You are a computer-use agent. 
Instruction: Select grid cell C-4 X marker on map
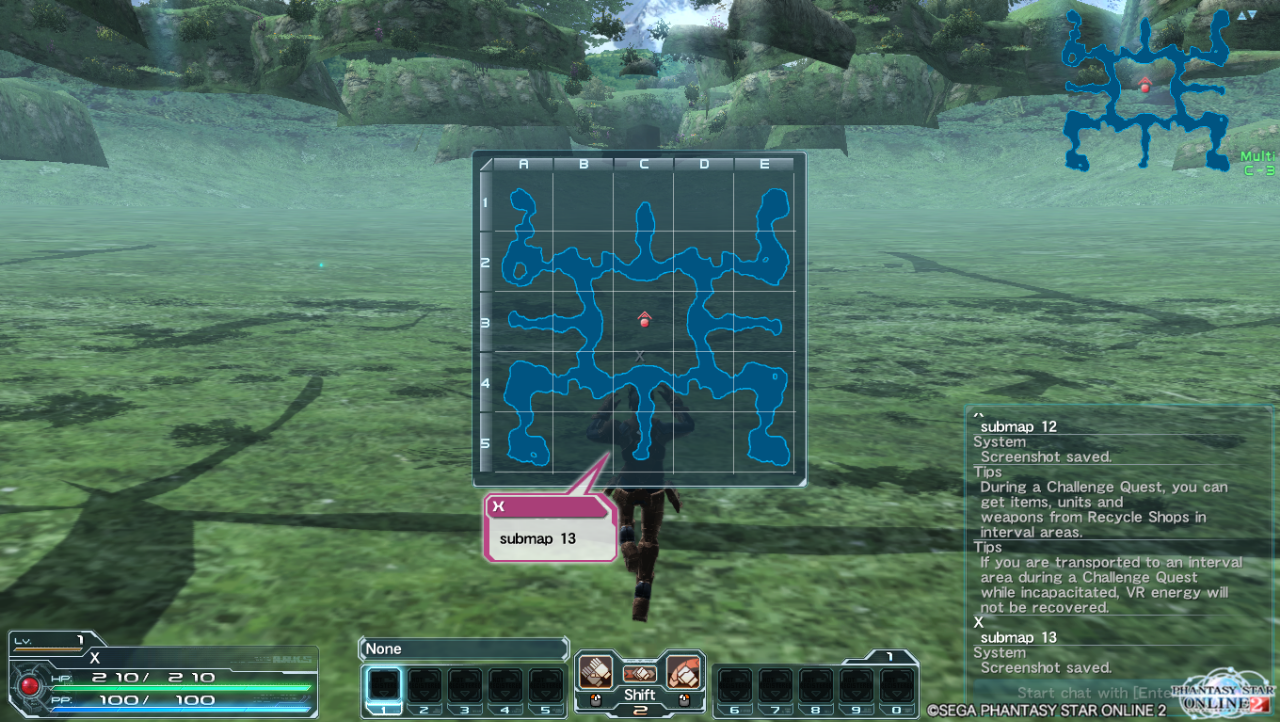[640, 356]
